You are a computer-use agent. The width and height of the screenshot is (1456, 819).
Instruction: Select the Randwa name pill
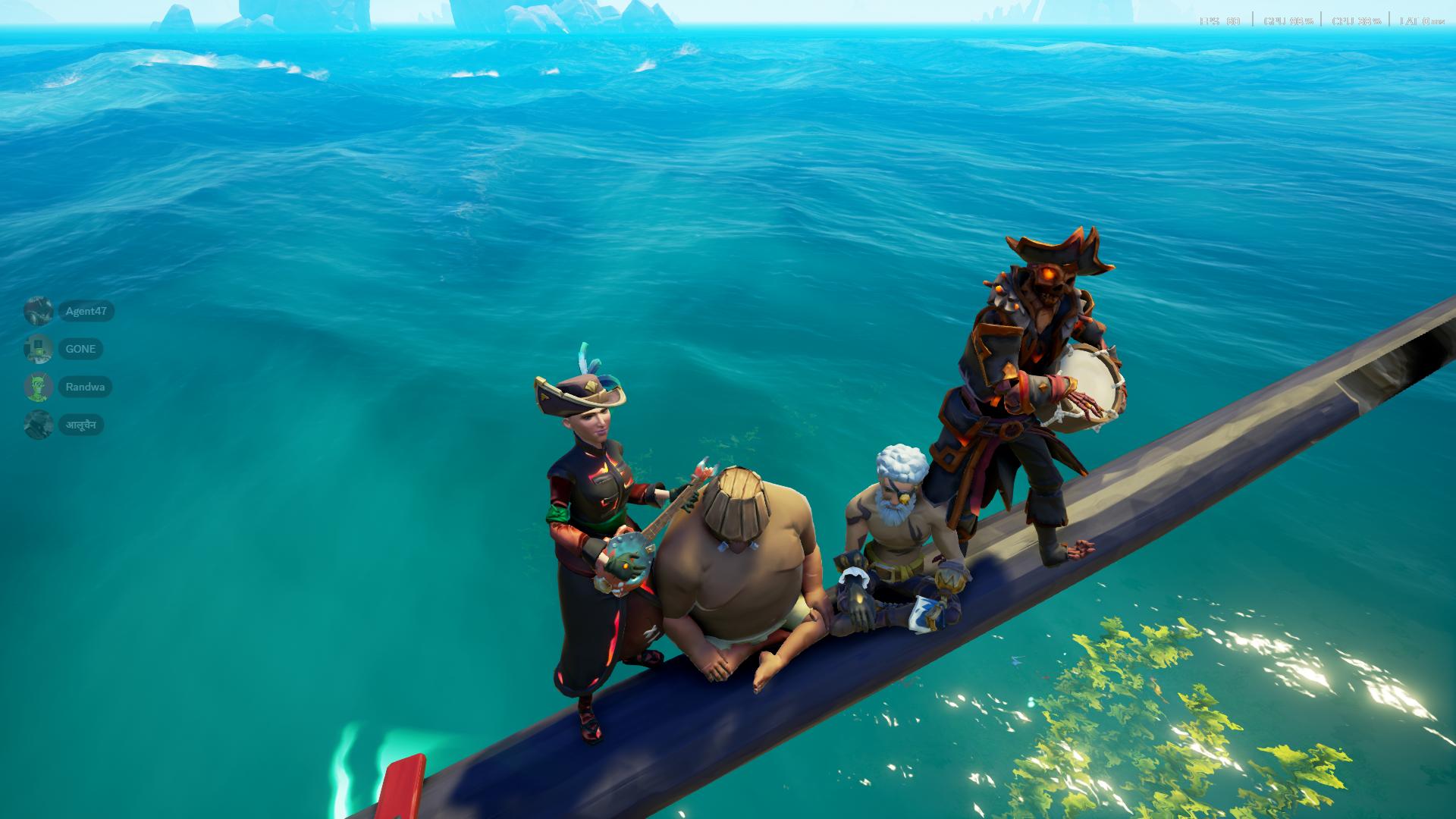pos(85,387)
